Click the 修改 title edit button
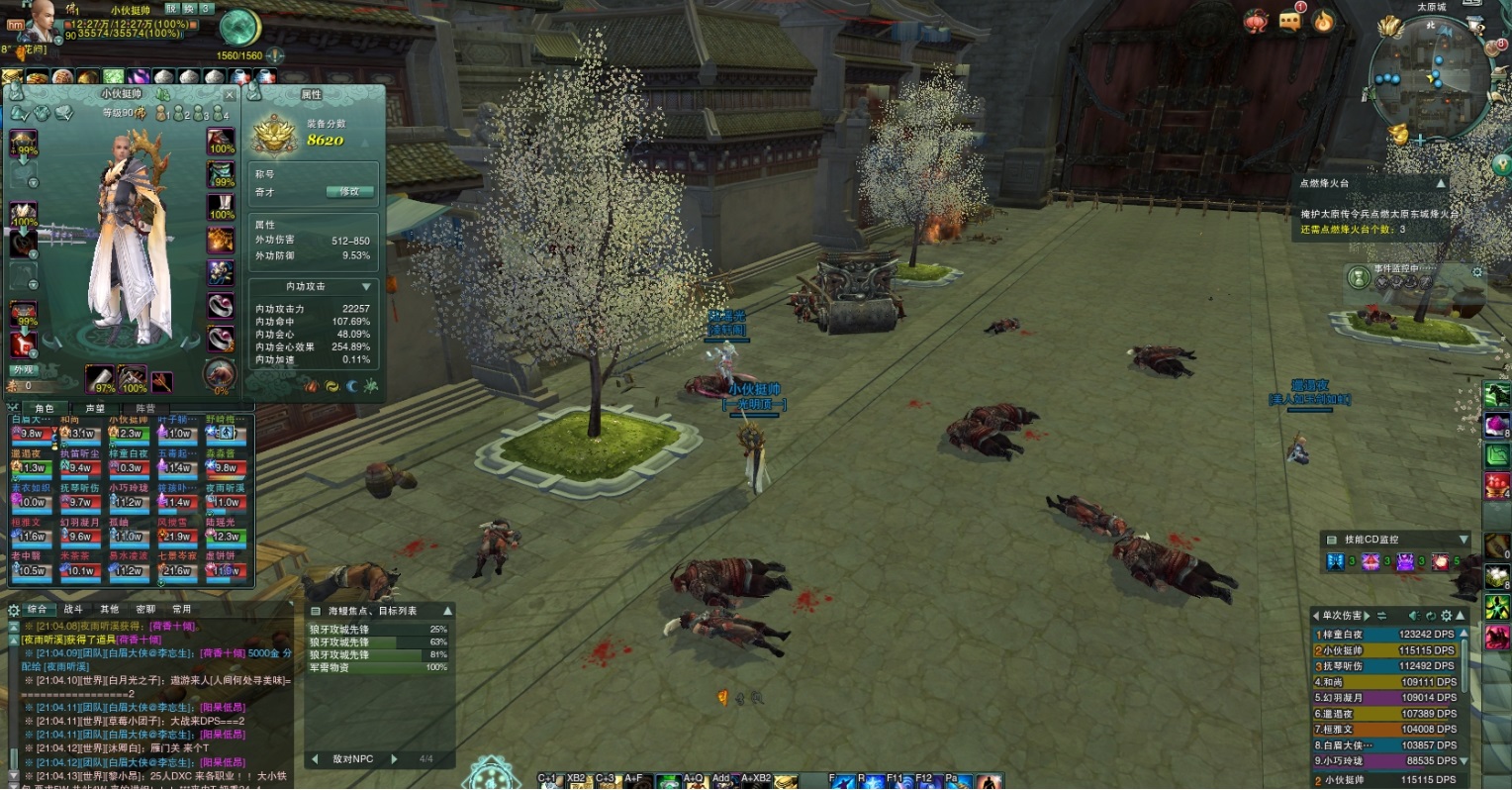Image resolution: width=1512 pixels, height=790 pixels. (x=349, y=191)
